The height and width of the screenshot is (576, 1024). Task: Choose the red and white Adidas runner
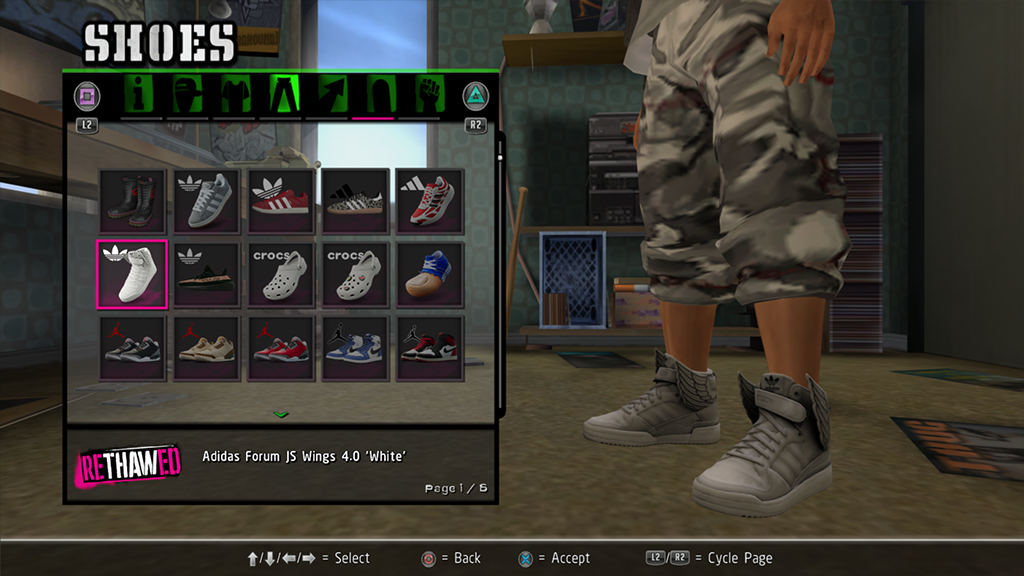click(x=429, y=201)
